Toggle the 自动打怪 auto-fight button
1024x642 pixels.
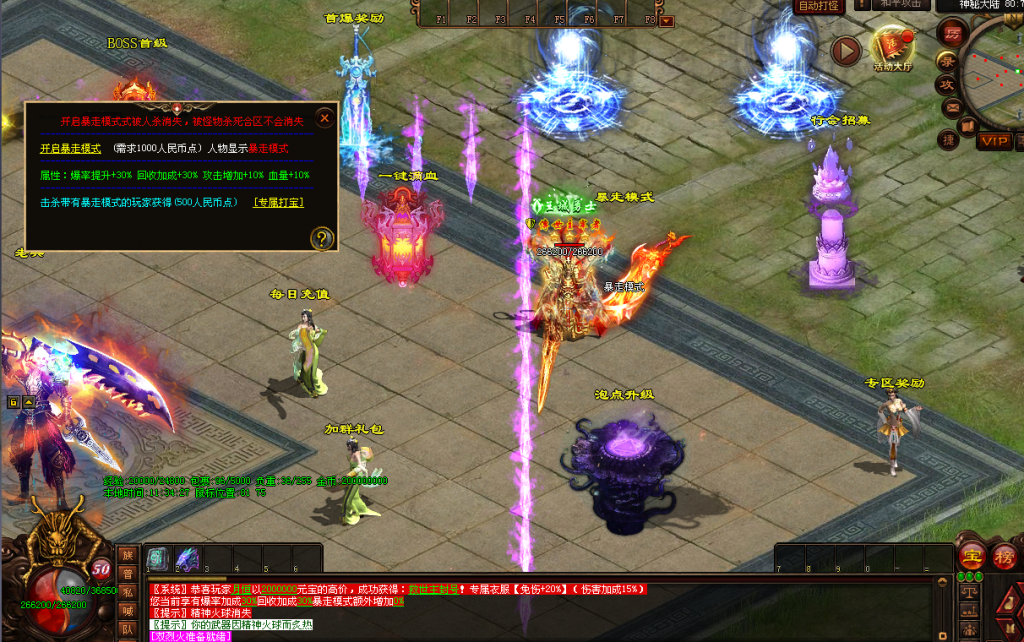pos(818,6)
